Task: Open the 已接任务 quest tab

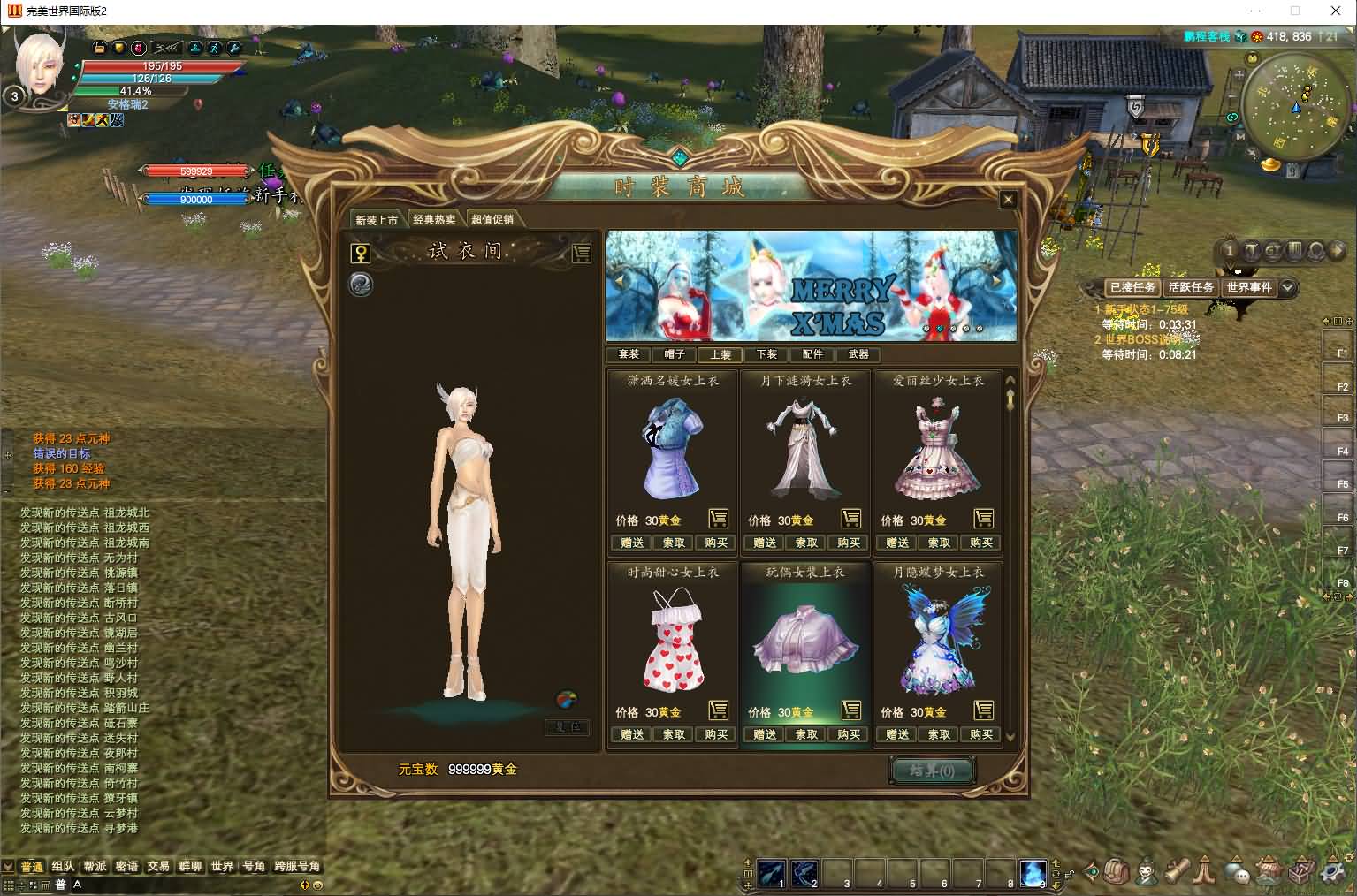Action: [x=1132, y=287]
